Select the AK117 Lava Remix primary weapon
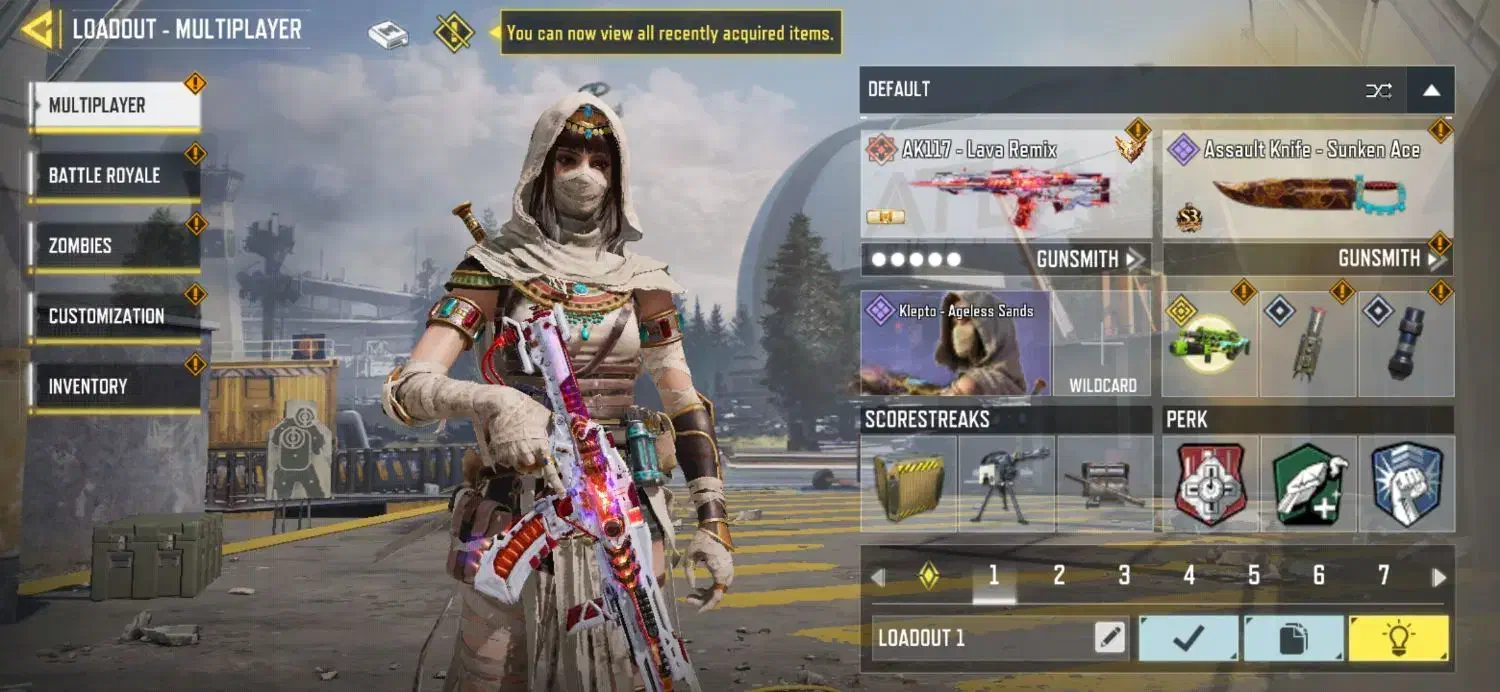Image resolution: width=1500 pixels, height=692 pixels. [1006, 185]
